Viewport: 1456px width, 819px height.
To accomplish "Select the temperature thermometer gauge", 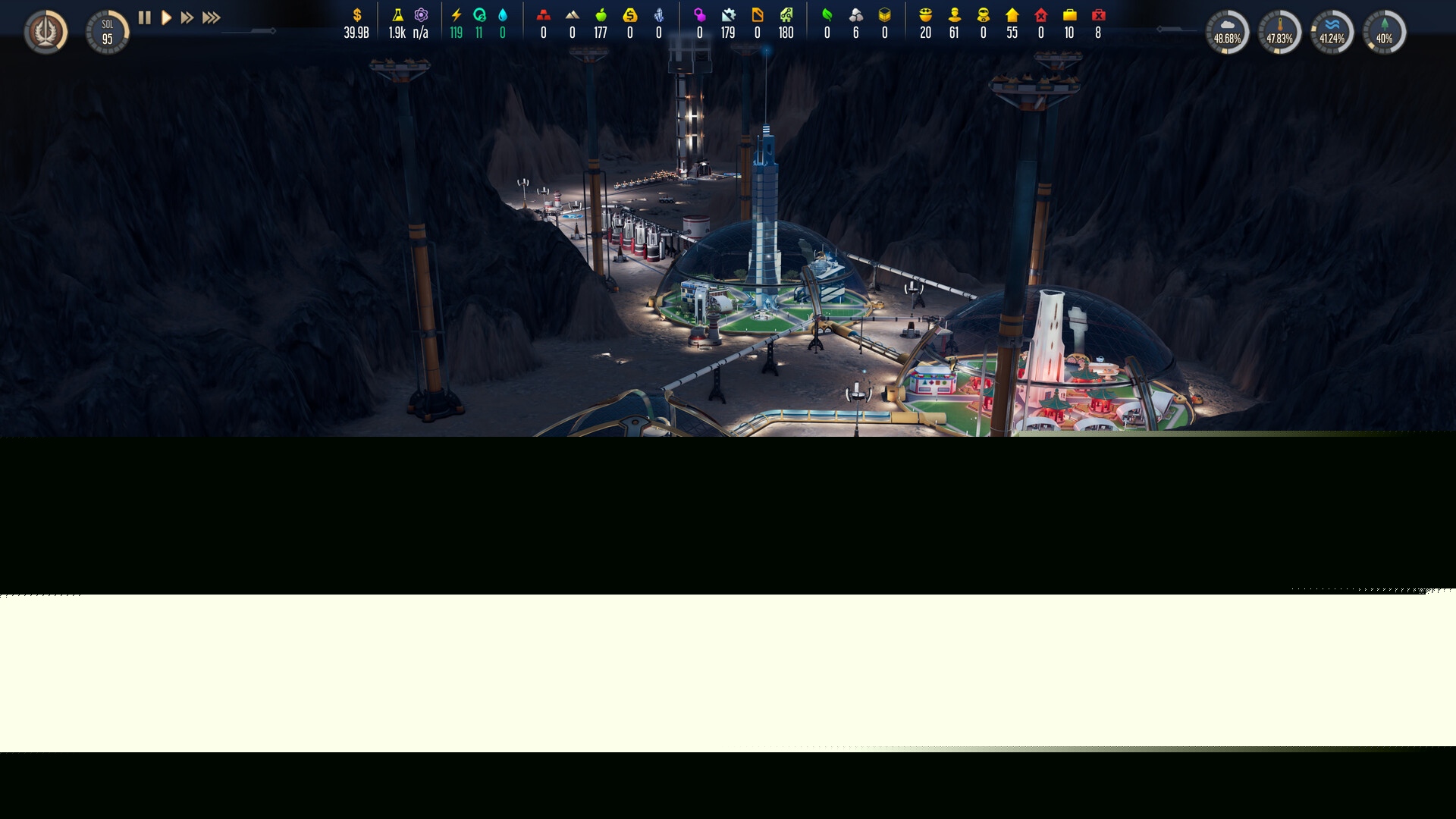I will [x=1279, y=32].
